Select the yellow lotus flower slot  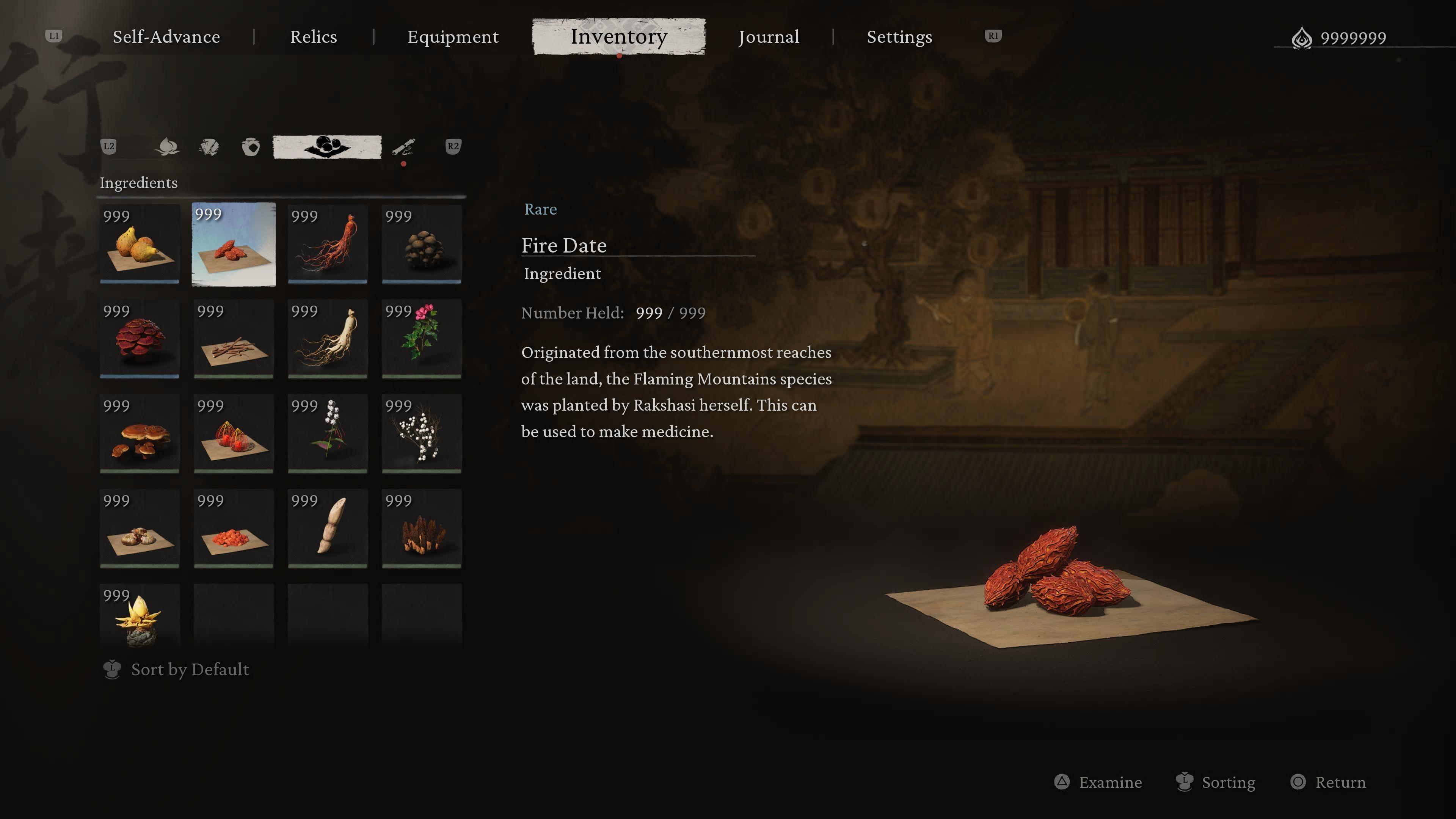(x=140, y=616)
